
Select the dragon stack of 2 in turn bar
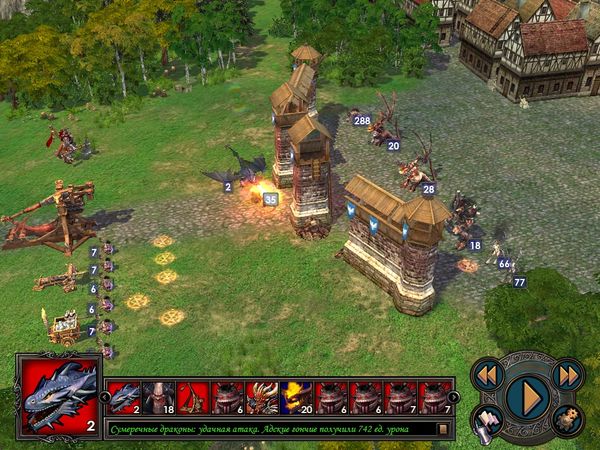point(124,397)
